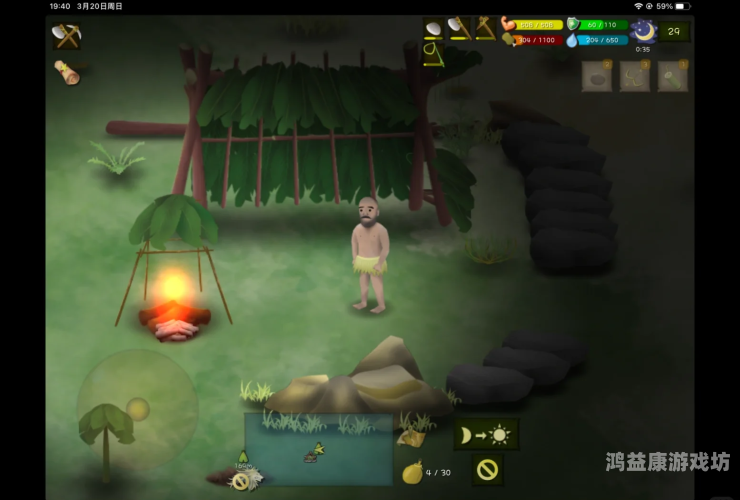Select the wooden pickaxe tool slot
Viewport: 740px width, 500px height.
tap(485, 28)
